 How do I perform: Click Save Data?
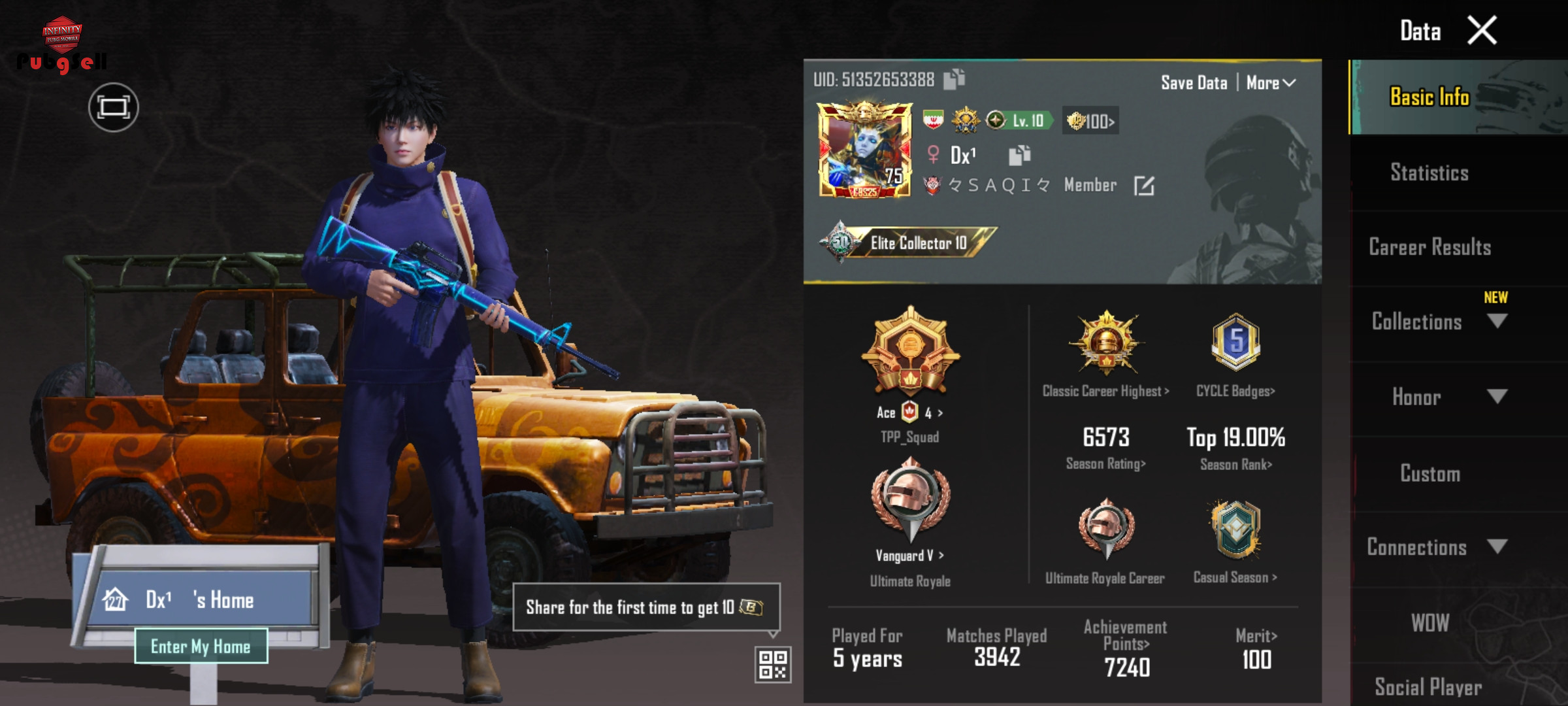1194,83
